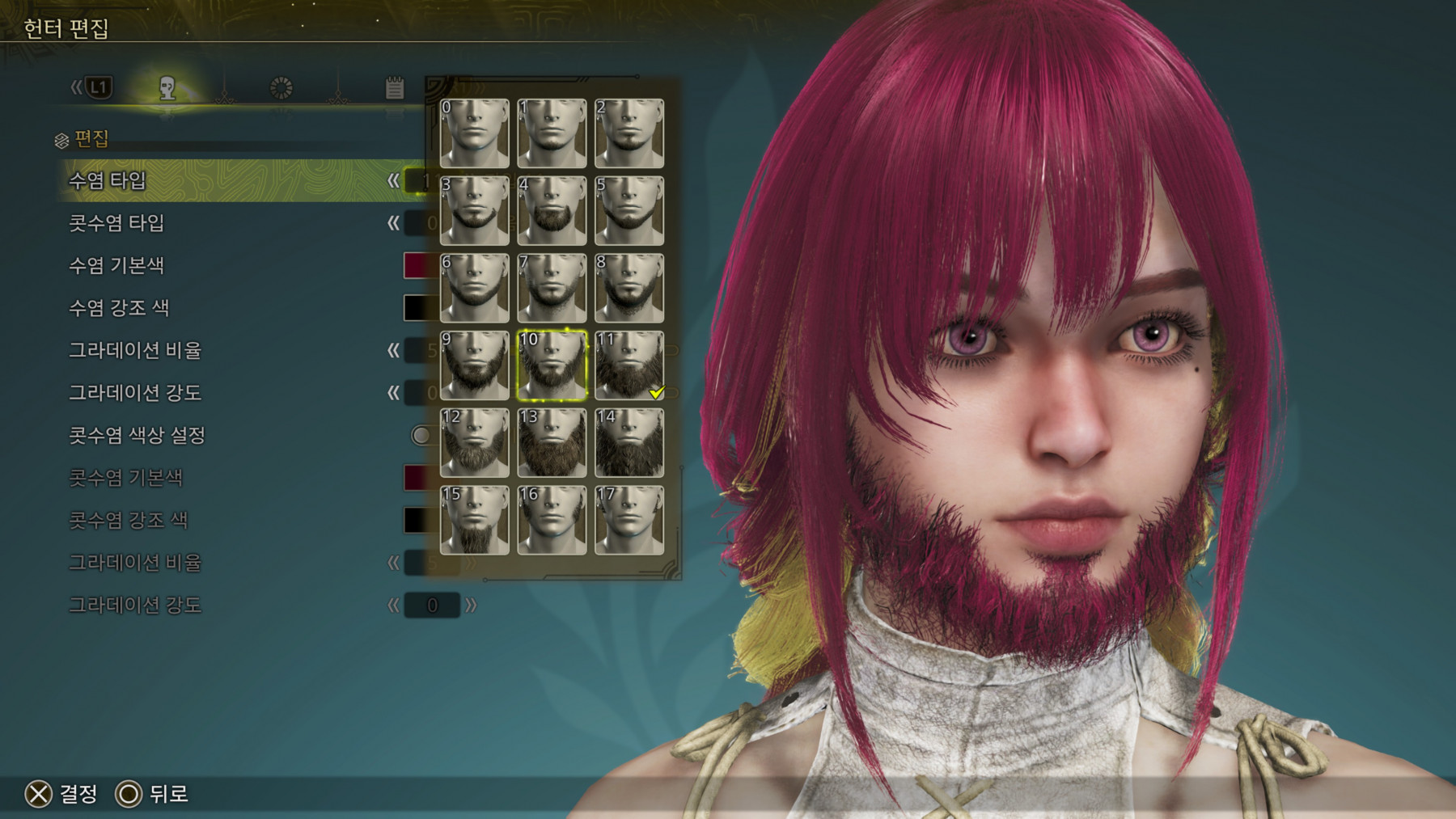Select beard style thumbnail number 2

[x=629, y=133]
